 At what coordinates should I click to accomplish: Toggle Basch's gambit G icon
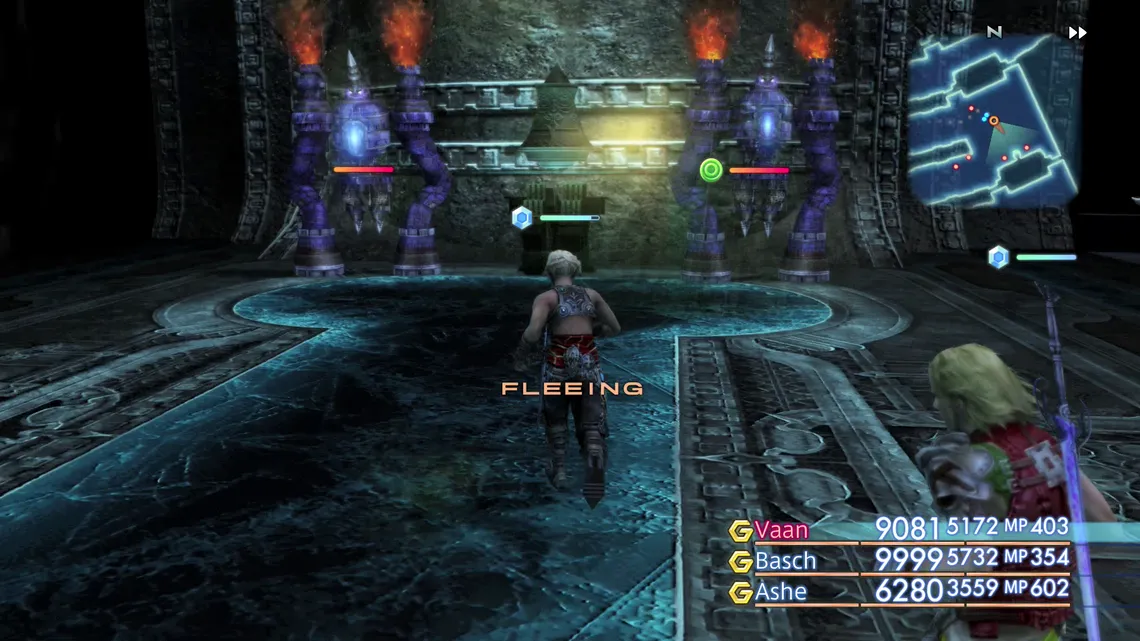coord(741,561)
